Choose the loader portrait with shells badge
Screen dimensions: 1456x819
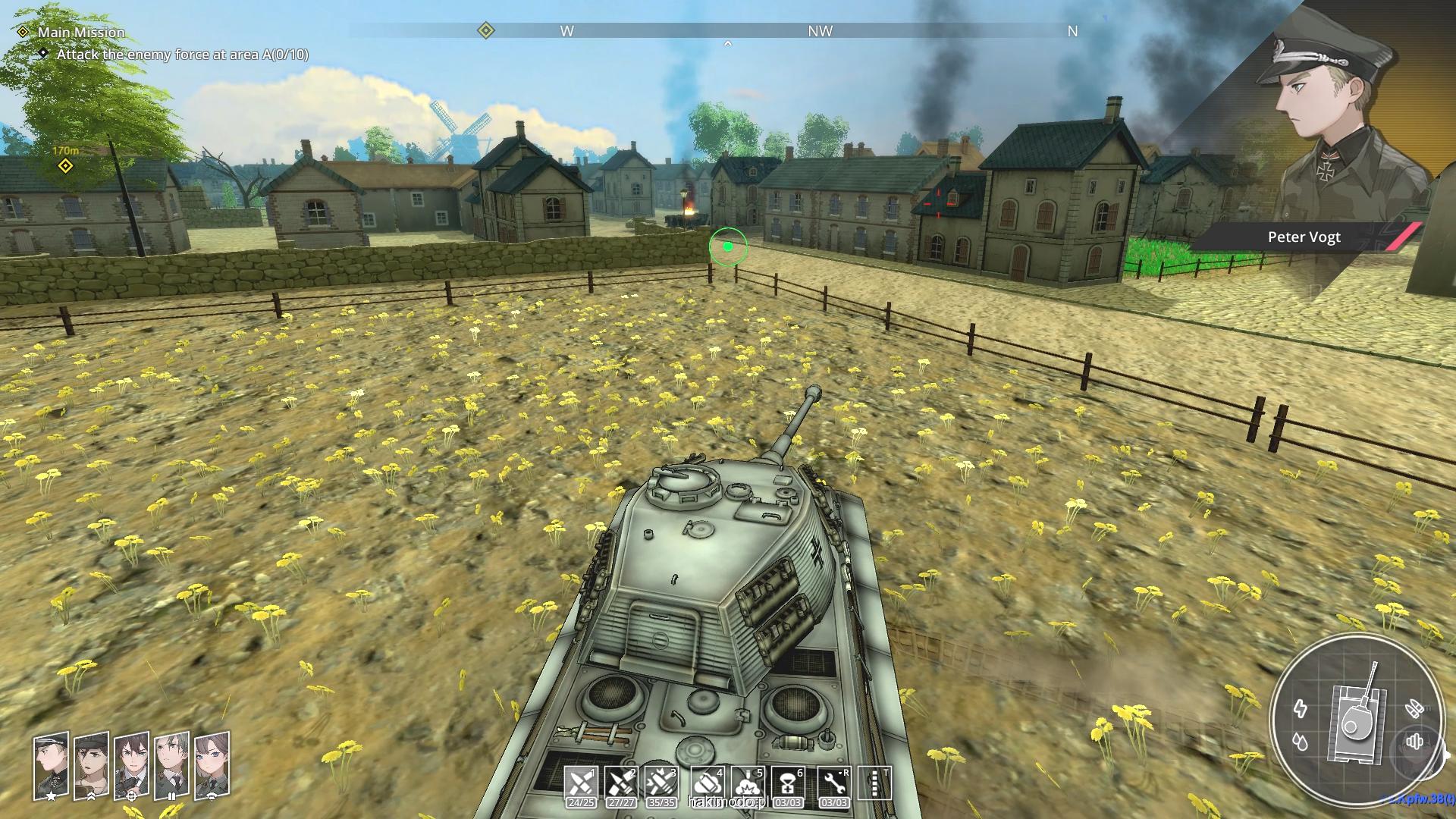click(171, 766)
